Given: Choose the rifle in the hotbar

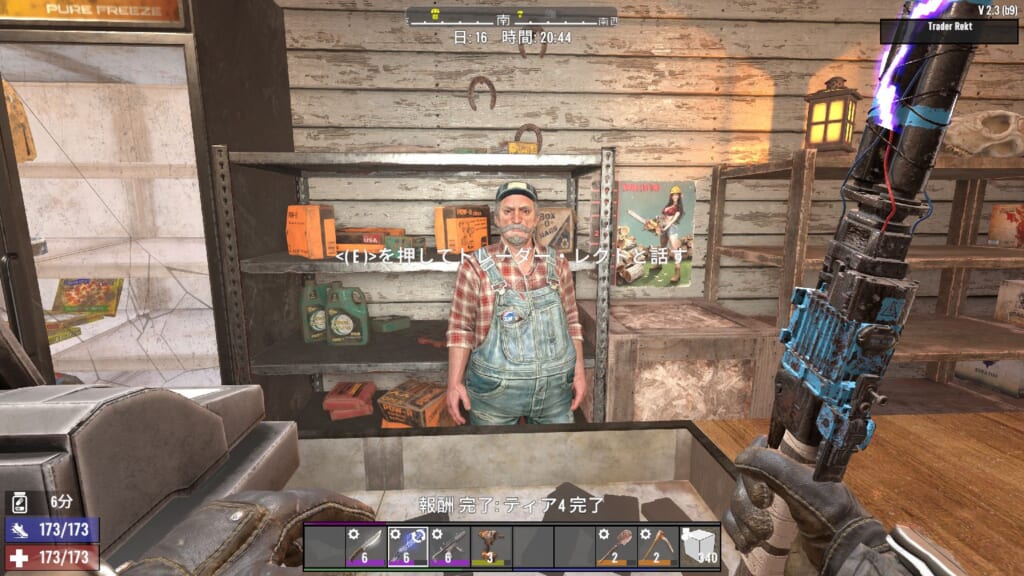Looking at the screenshot, I should click(449, 546).
